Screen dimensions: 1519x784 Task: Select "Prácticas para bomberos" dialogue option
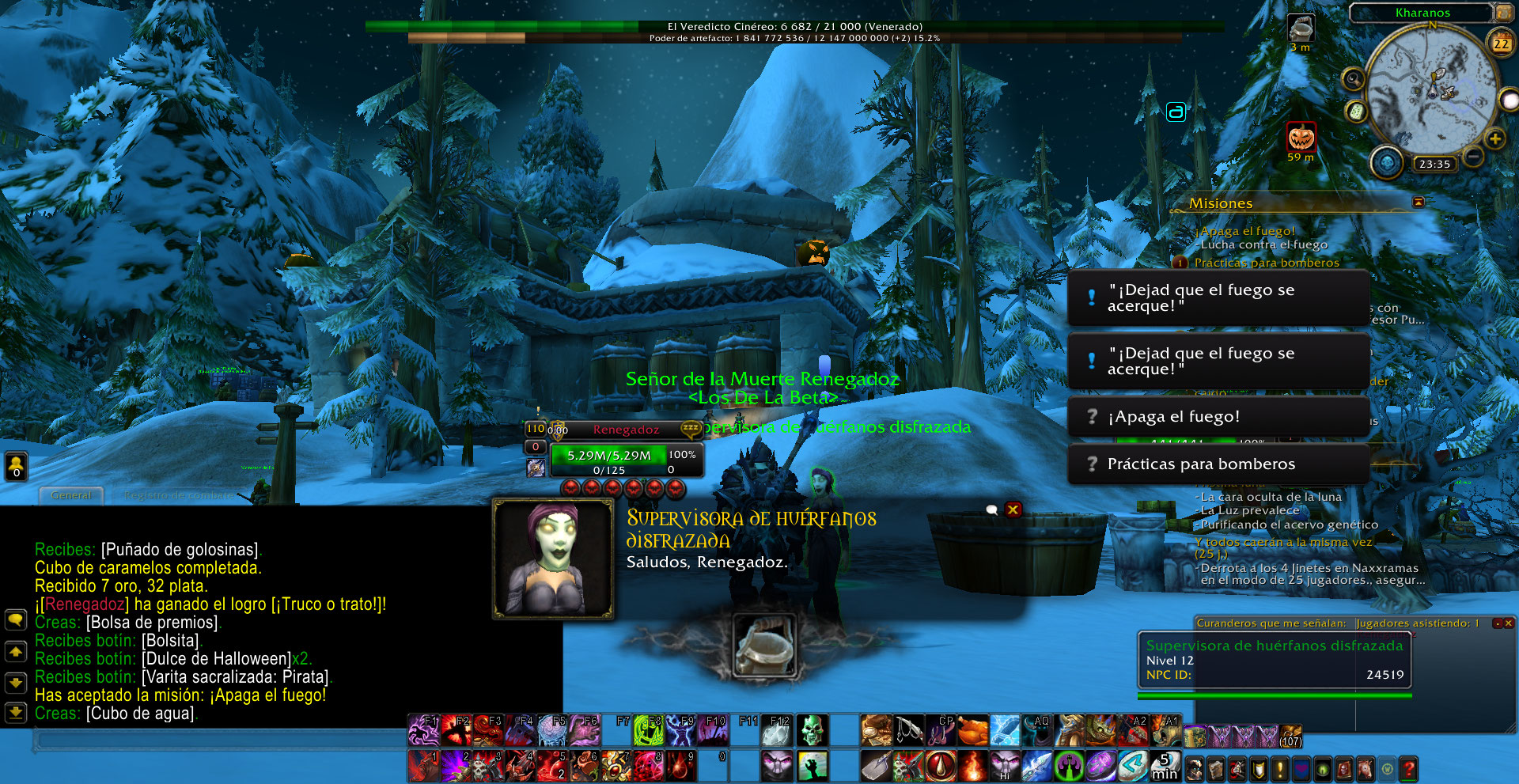point(1218,464)
